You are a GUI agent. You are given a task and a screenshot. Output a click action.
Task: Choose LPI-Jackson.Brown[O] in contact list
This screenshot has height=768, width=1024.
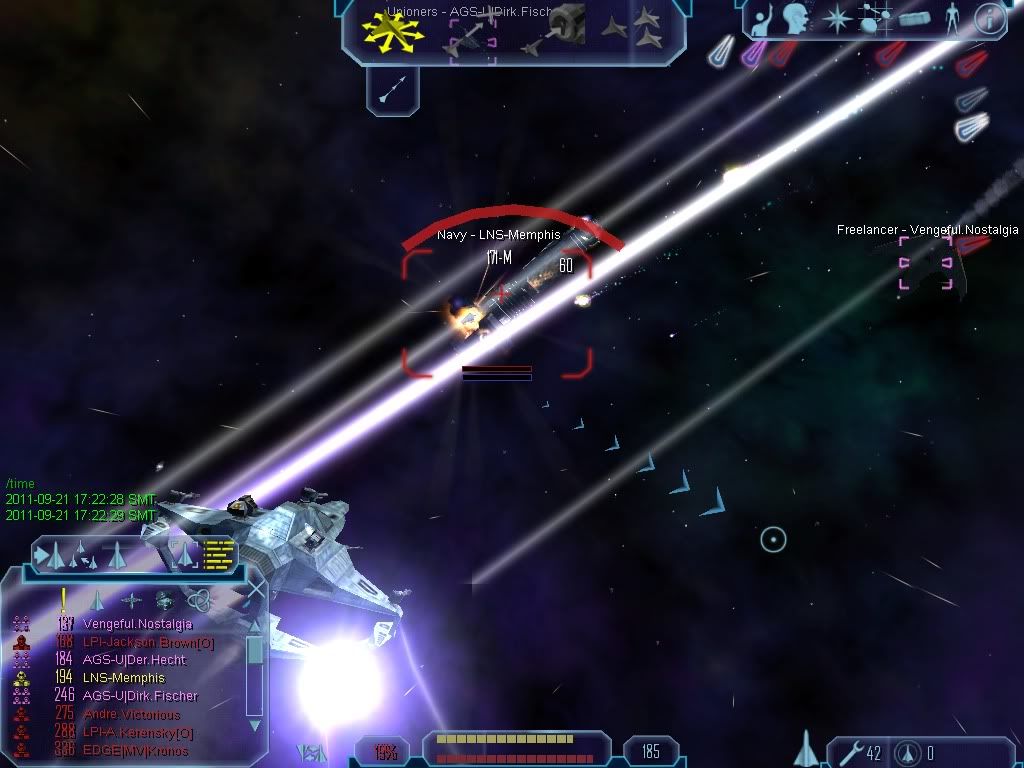pos(148,642)
